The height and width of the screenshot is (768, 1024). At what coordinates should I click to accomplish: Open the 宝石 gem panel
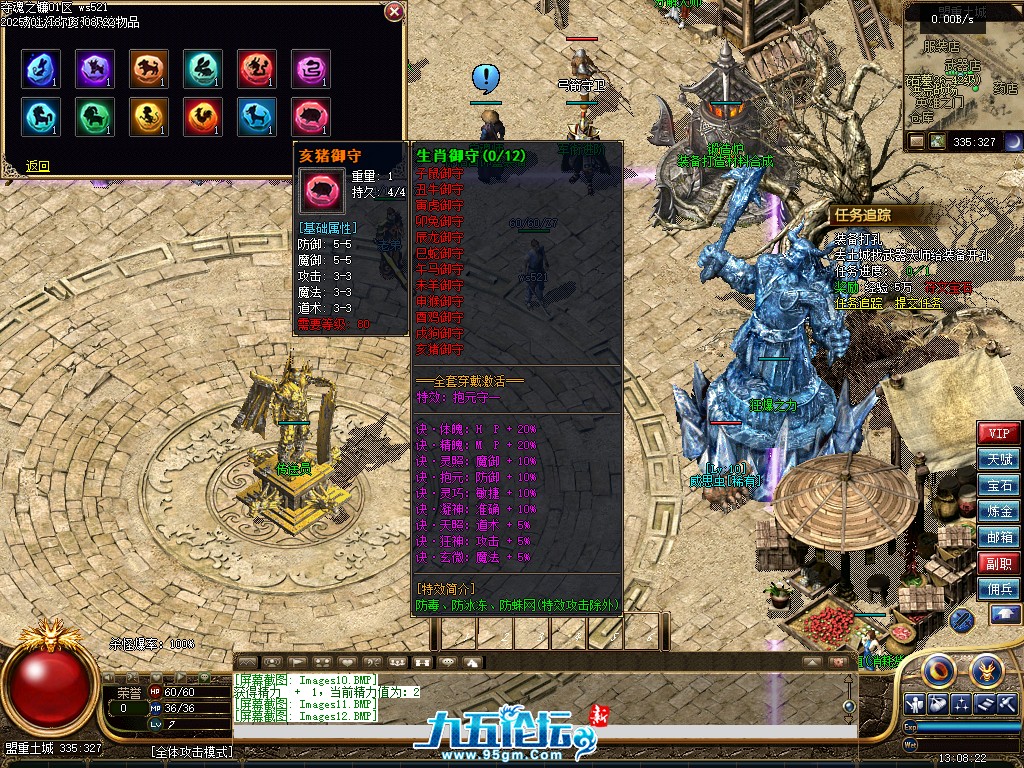coord(999,485)
